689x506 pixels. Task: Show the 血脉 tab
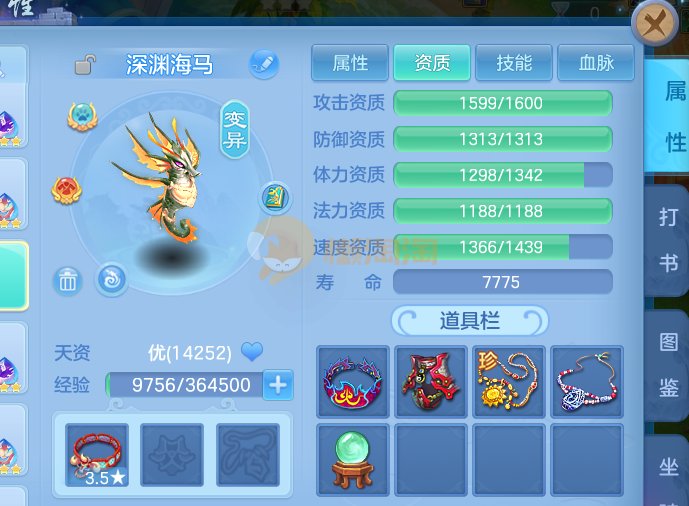point(596,63)
